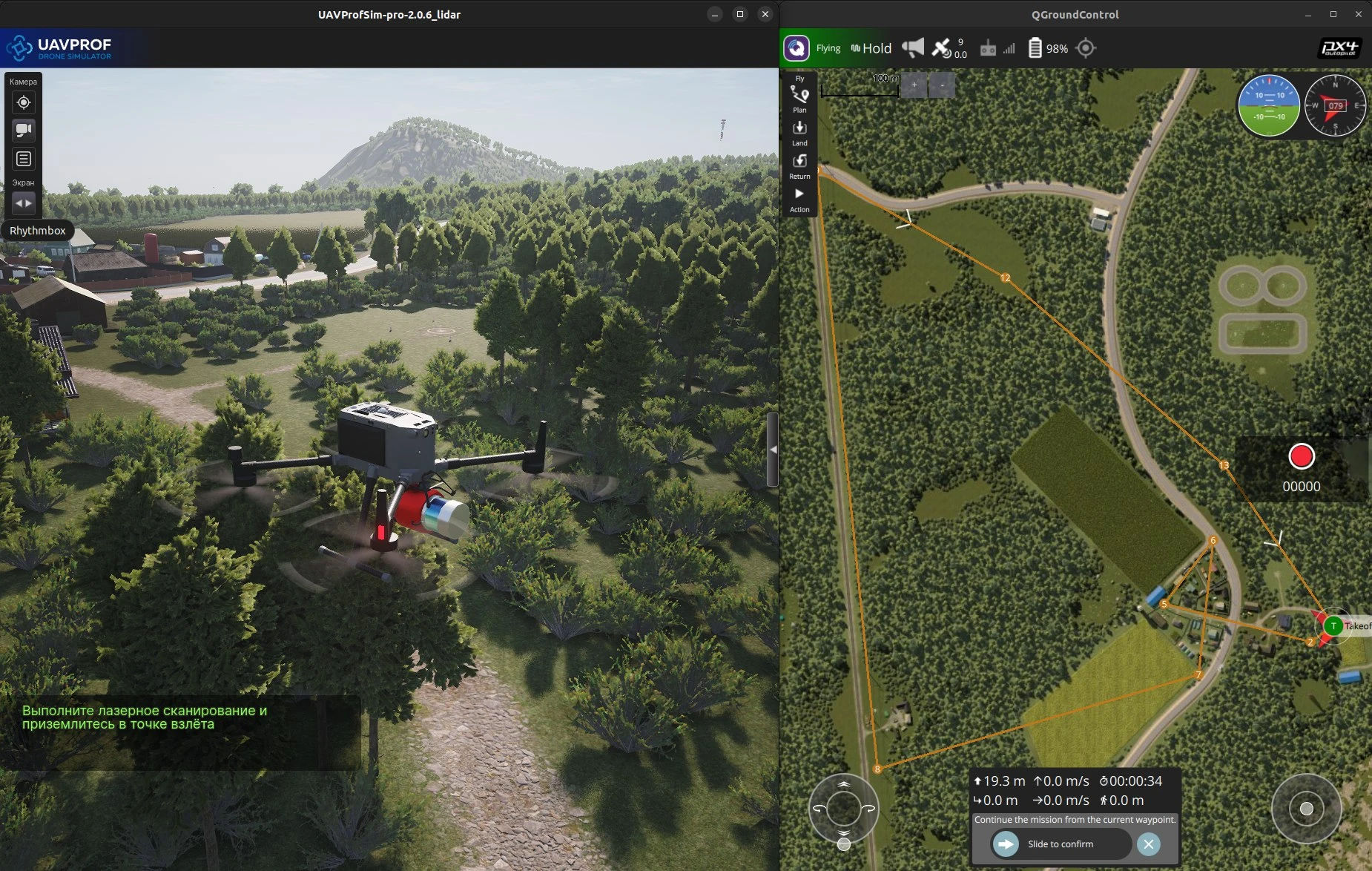The image size is (1372, 871).
Task: Open the Plan view
Action: tap(799, 96)
